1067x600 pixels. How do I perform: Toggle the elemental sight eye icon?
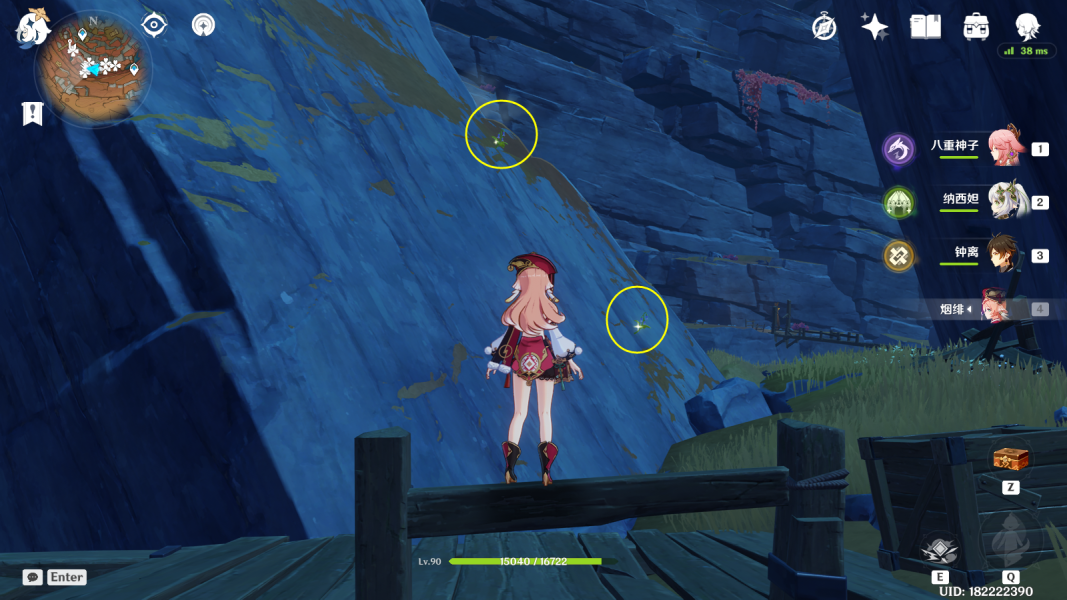point(154,25)
